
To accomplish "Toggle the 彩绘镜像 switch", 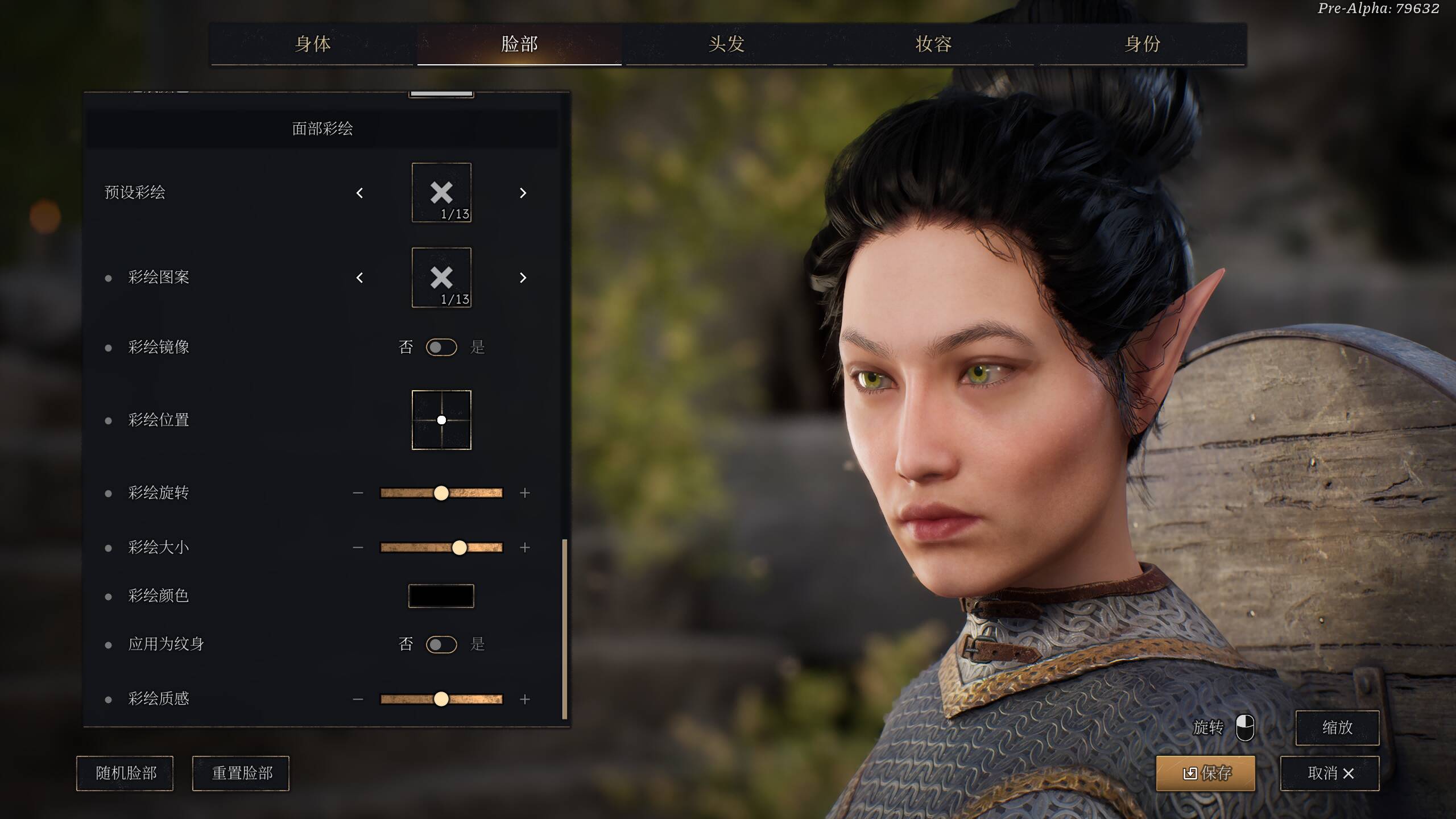I will tap(441, 347).
